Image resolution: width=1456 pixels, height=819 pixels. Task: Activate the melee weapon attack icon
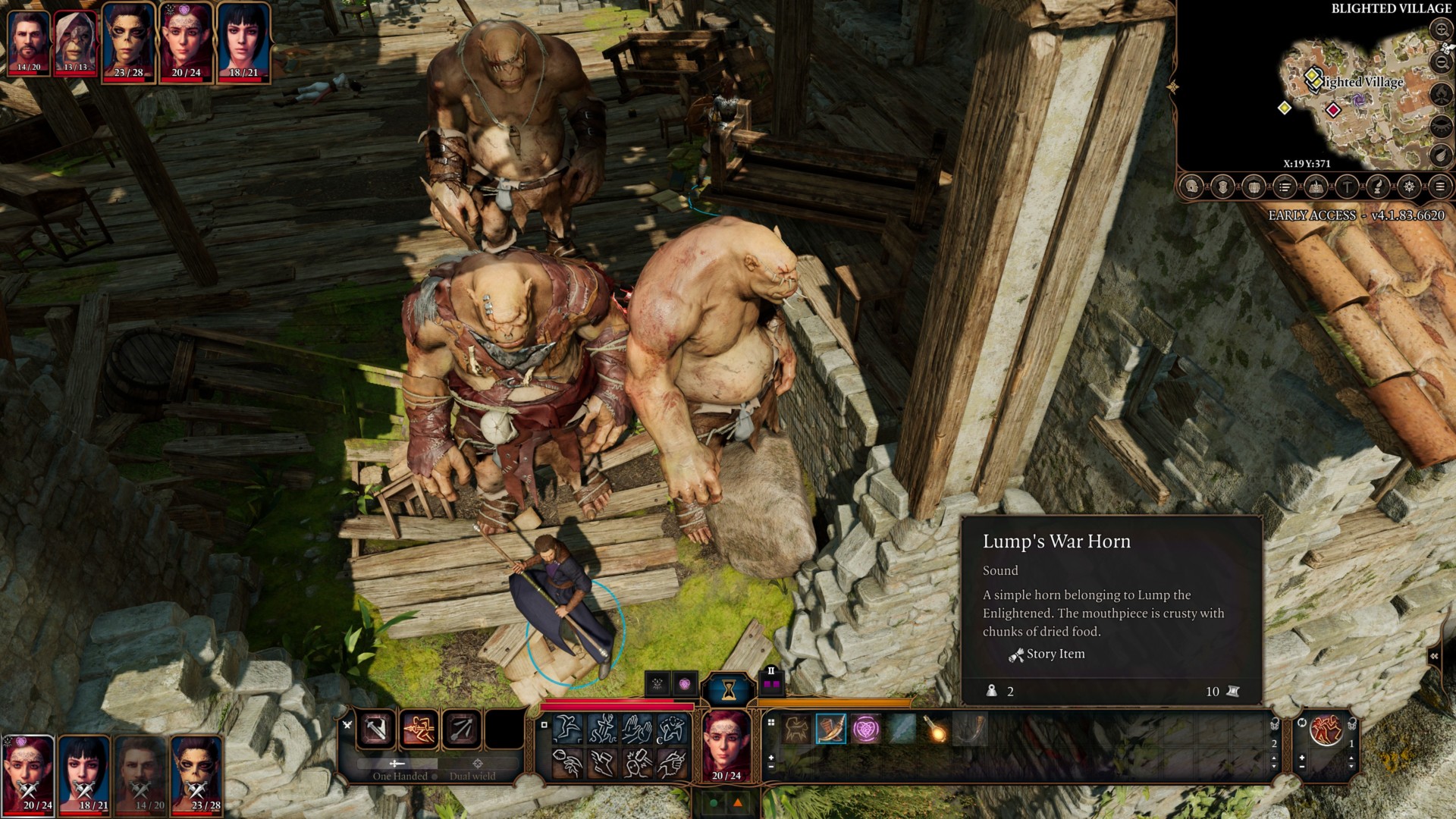(x=376, y=730)
